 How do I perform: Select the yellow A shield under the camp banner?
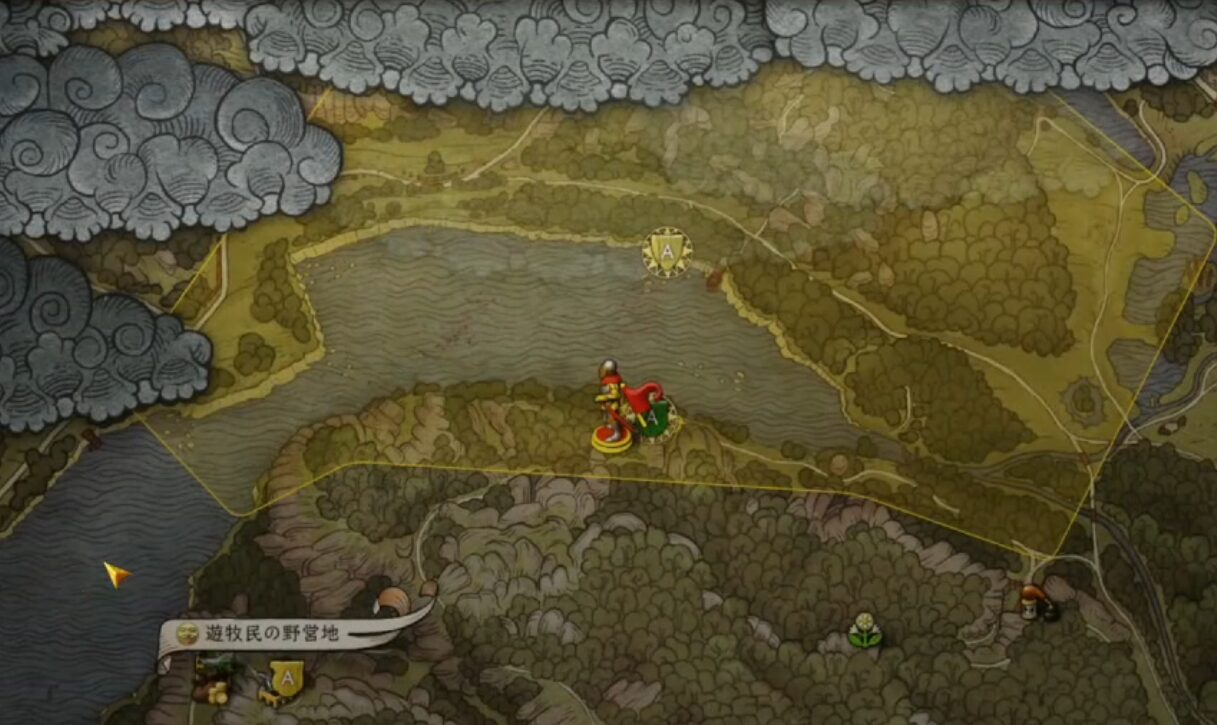point(288,678)
